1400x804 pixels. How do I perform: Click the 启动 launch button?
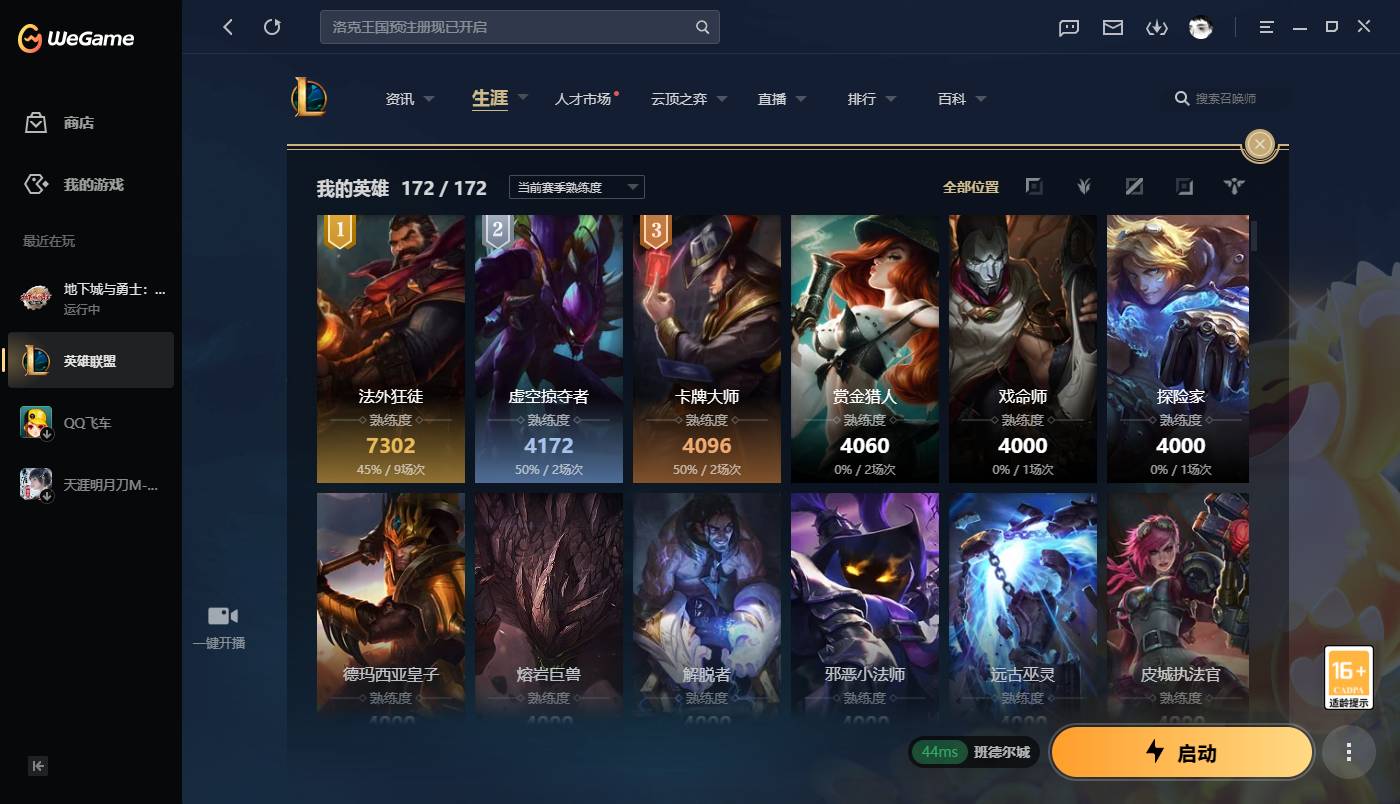[1182, 752]
